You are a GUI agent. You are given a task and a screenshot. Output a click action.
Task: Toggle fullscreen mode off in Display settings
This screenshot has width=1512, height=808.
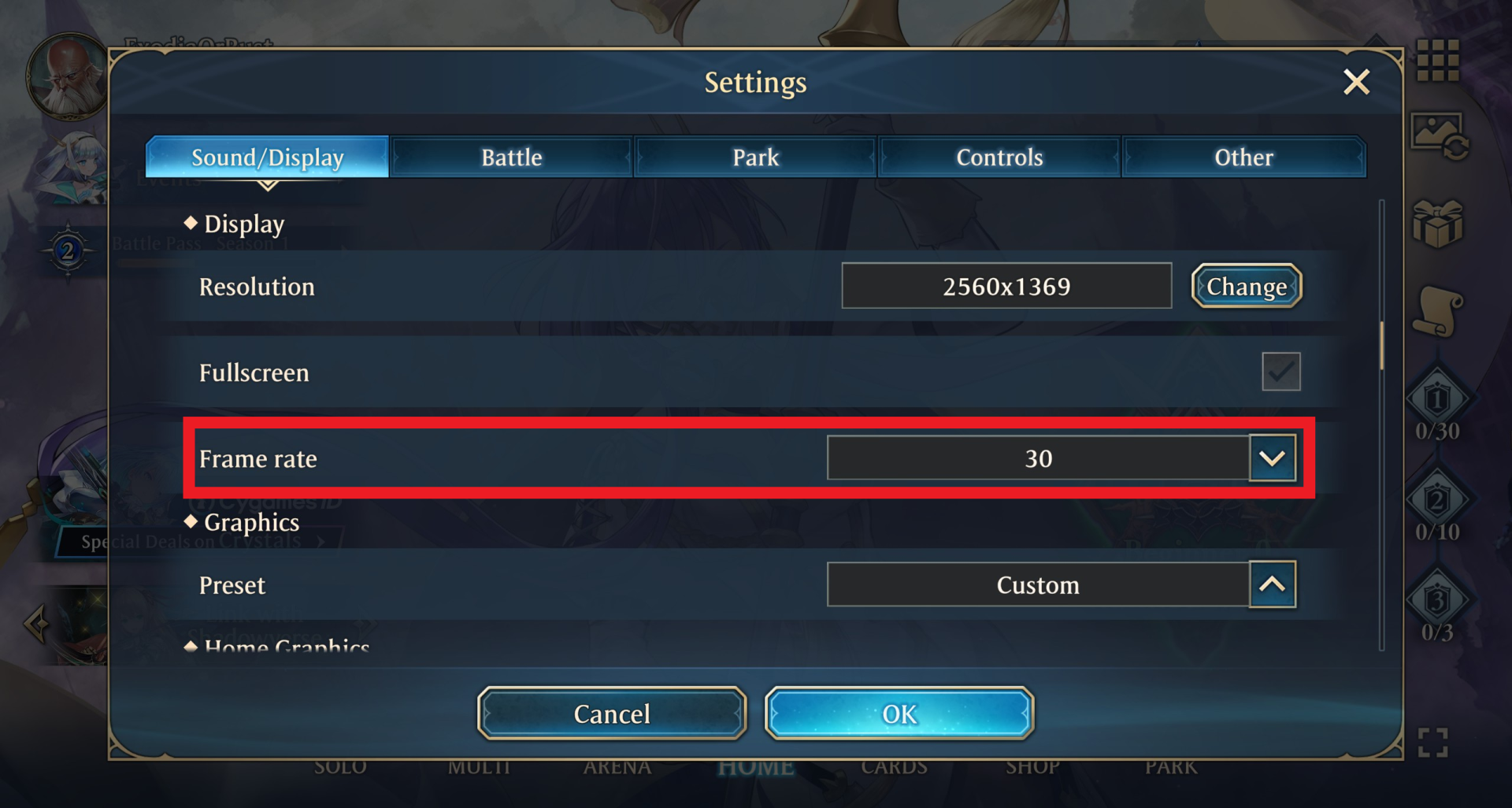coord(1281,371)
